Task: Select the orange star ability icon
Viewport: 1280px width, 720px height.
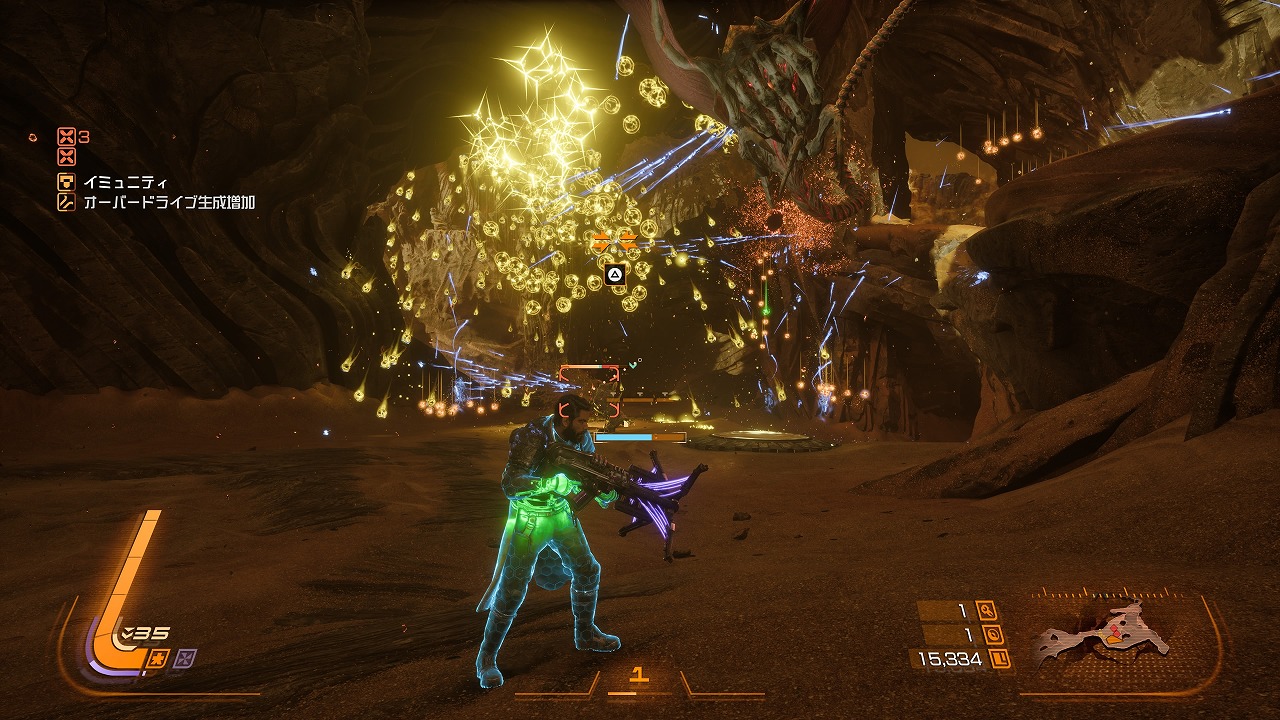Action: tap(157, 657)
